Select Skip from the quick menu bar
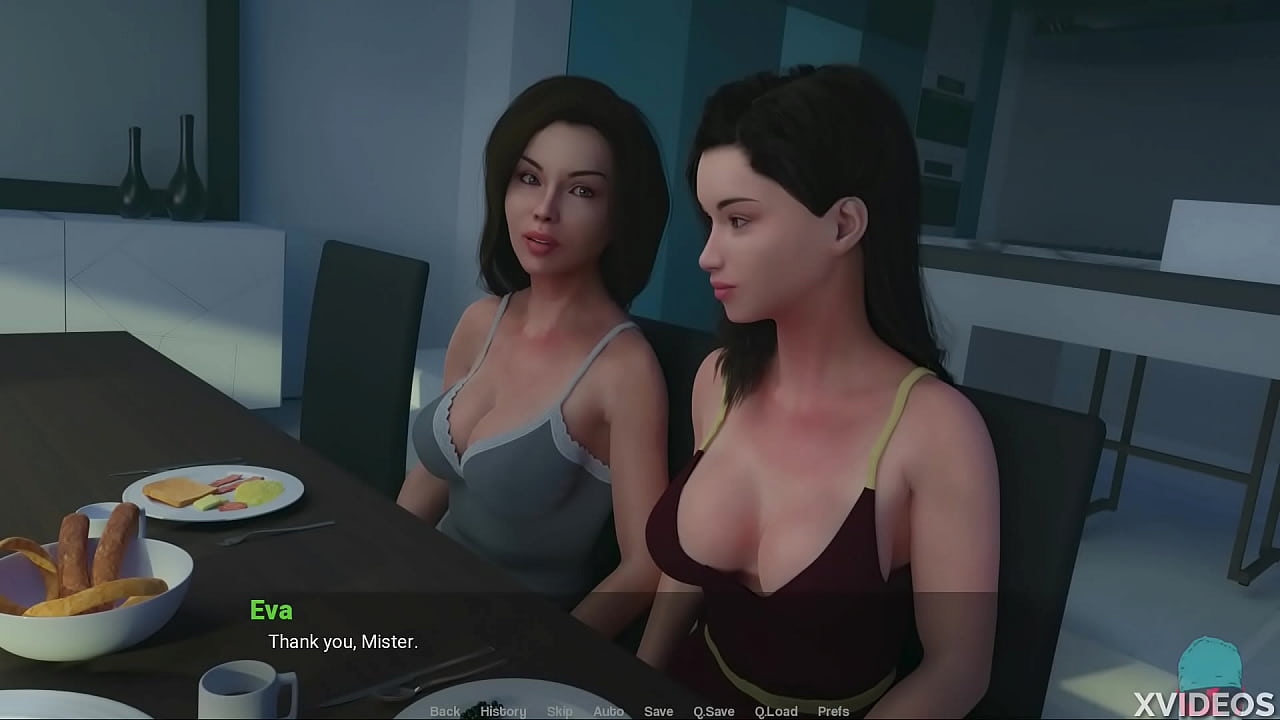The image size is (1280, 720). (559, 711)
